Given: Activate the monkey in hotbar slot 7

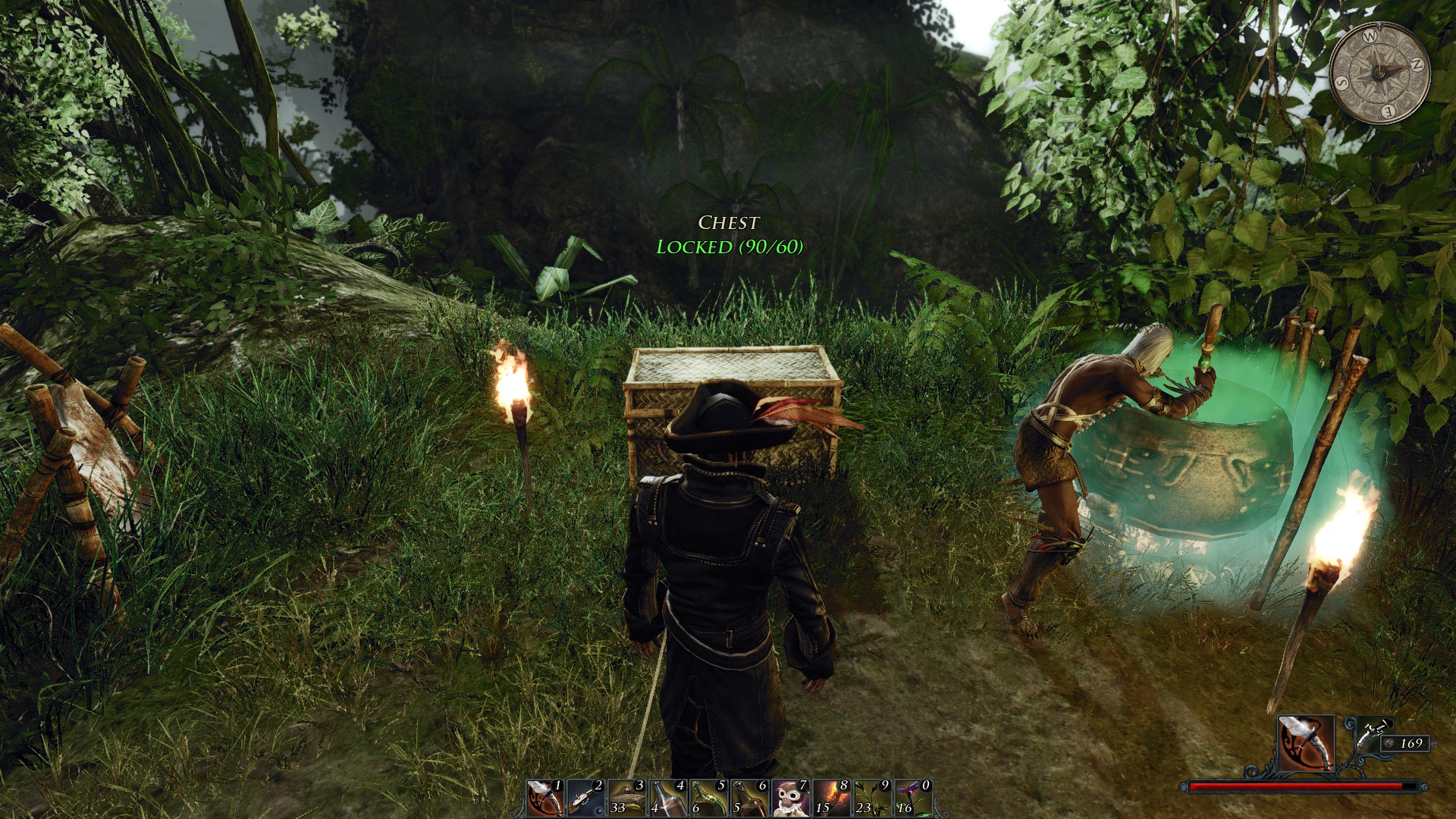Looking at the screenshot, I should [790, 799].
